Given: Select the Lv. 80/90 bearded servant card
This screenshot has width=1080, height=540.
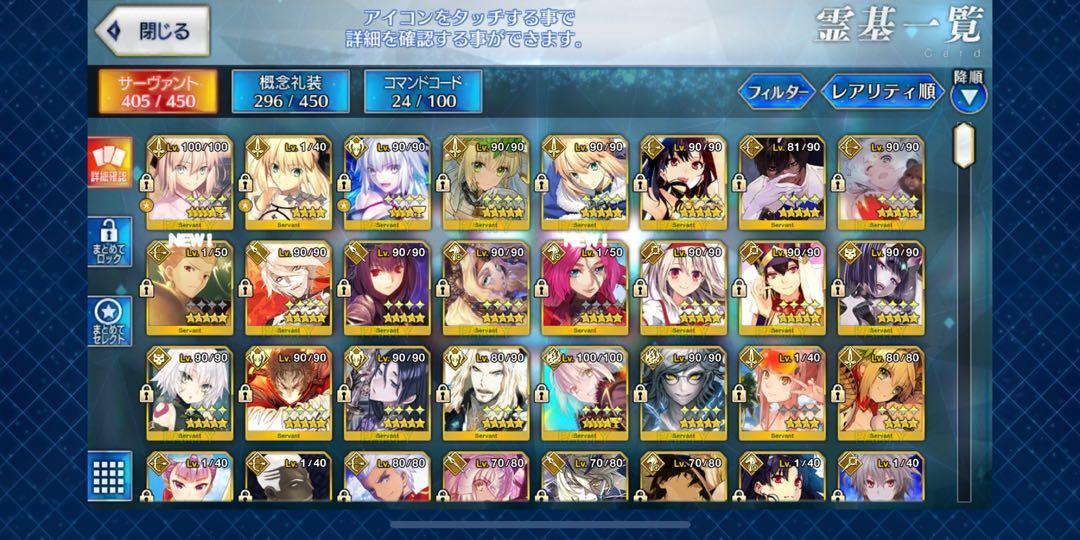Looking at the screenshot, I should (486, 392).
